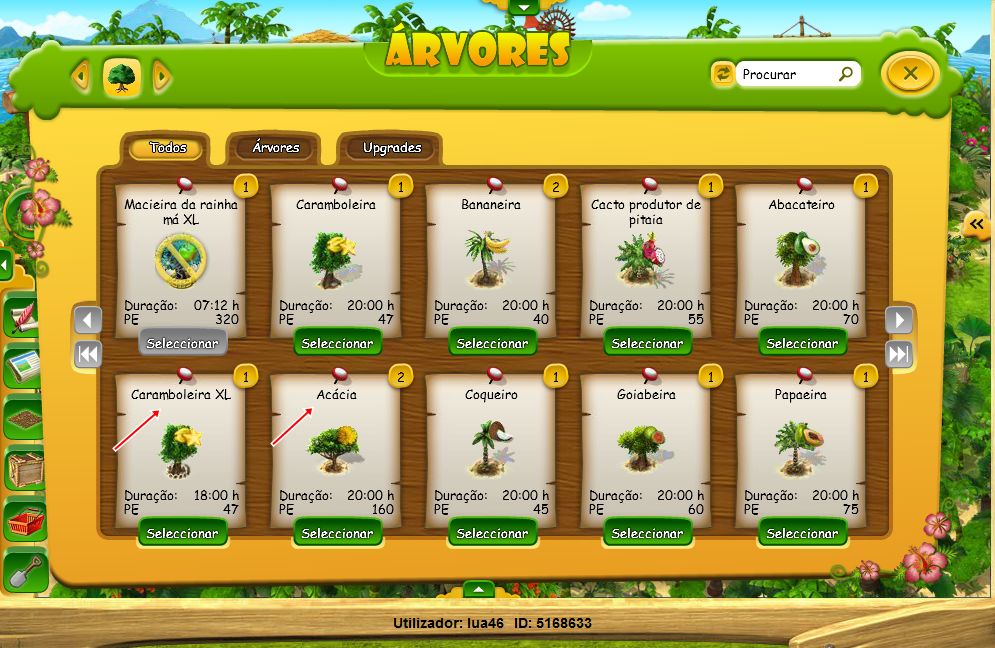Click the Procurar search field
The width and height of the screenshot is (995, 648).
click(787, 74)
